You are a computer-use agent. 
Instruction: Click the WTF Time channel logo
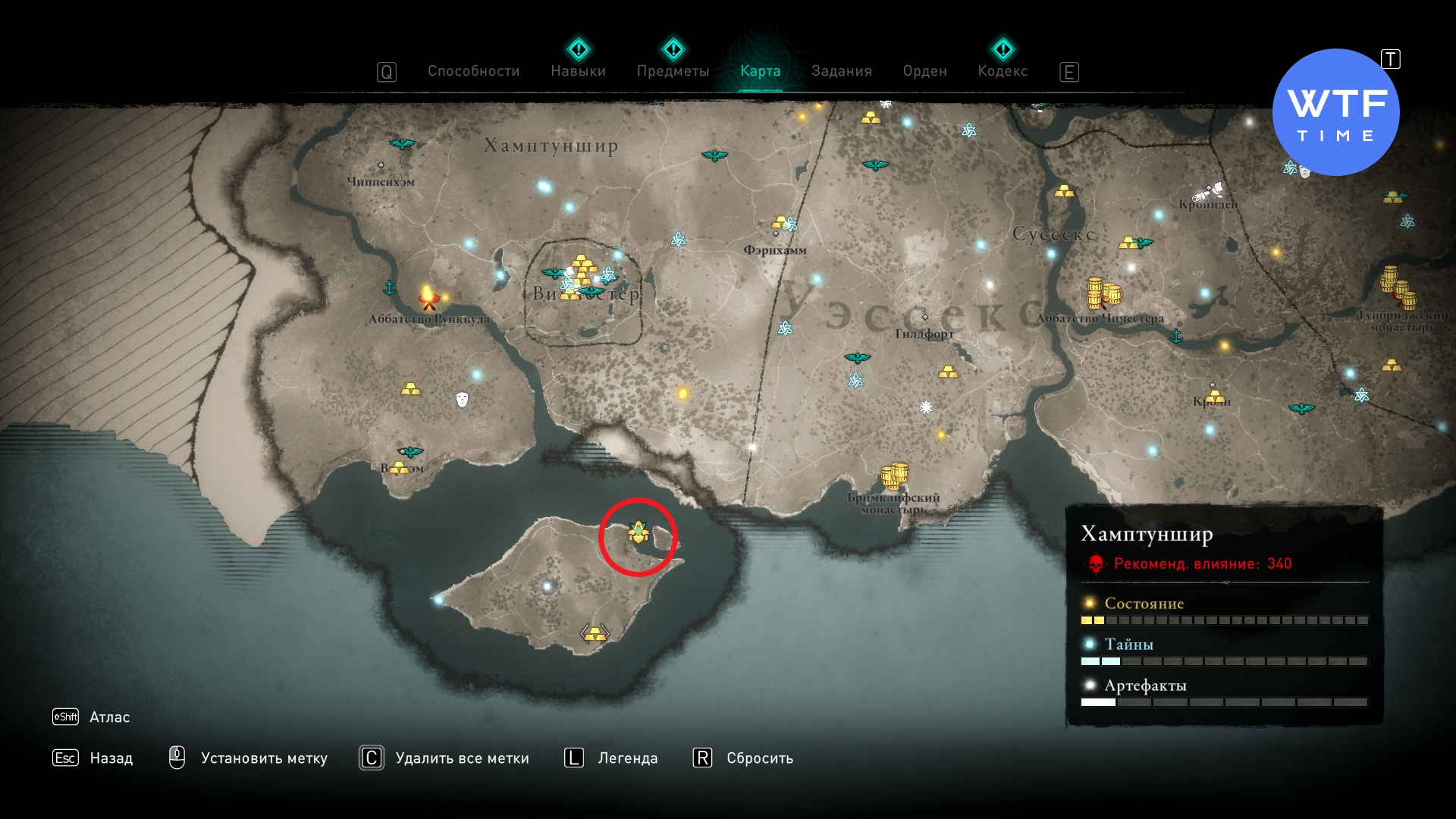(1335, 112)
